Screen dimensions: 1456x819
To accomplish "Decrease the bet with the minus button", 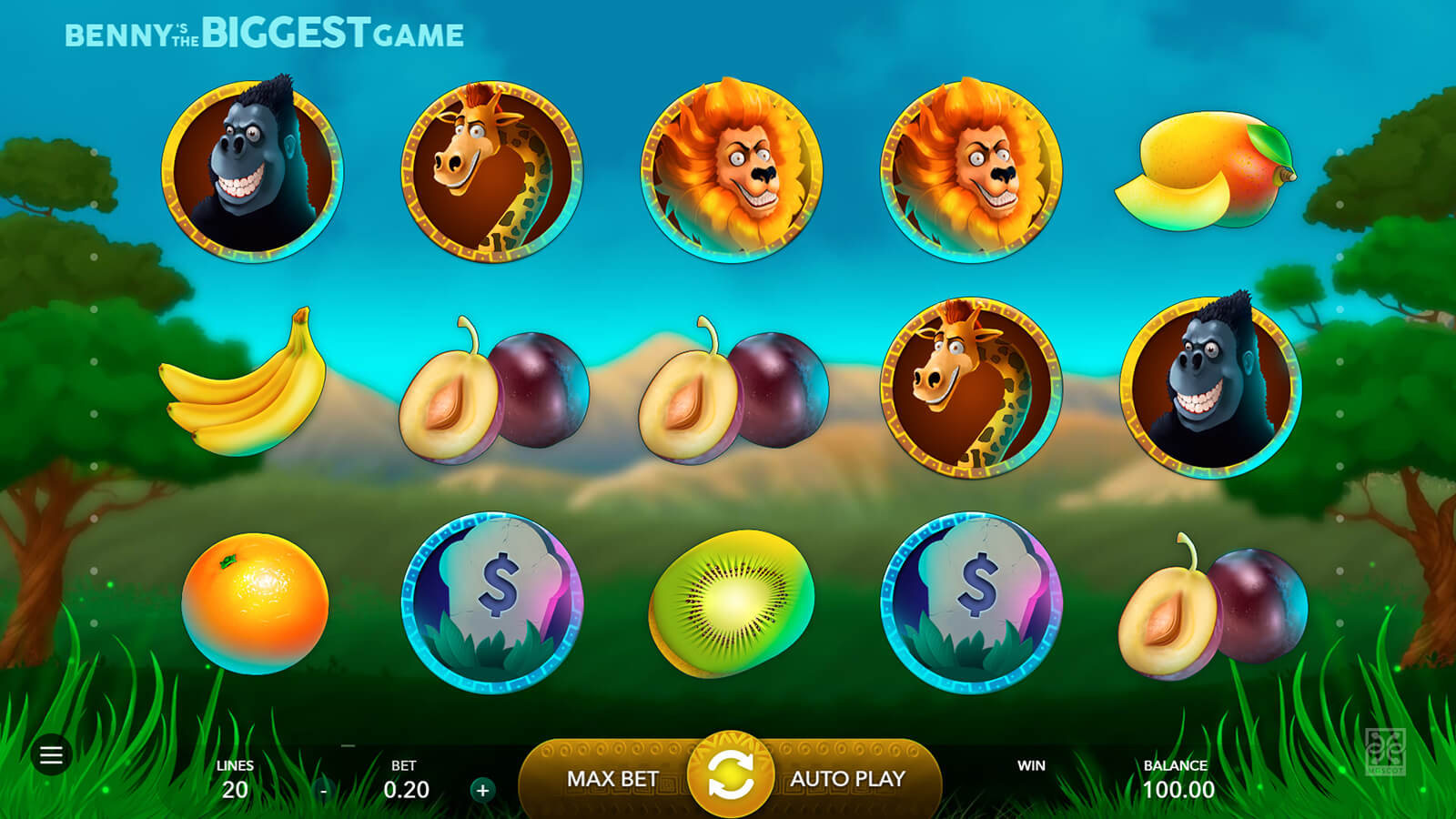I will (324, 791).
